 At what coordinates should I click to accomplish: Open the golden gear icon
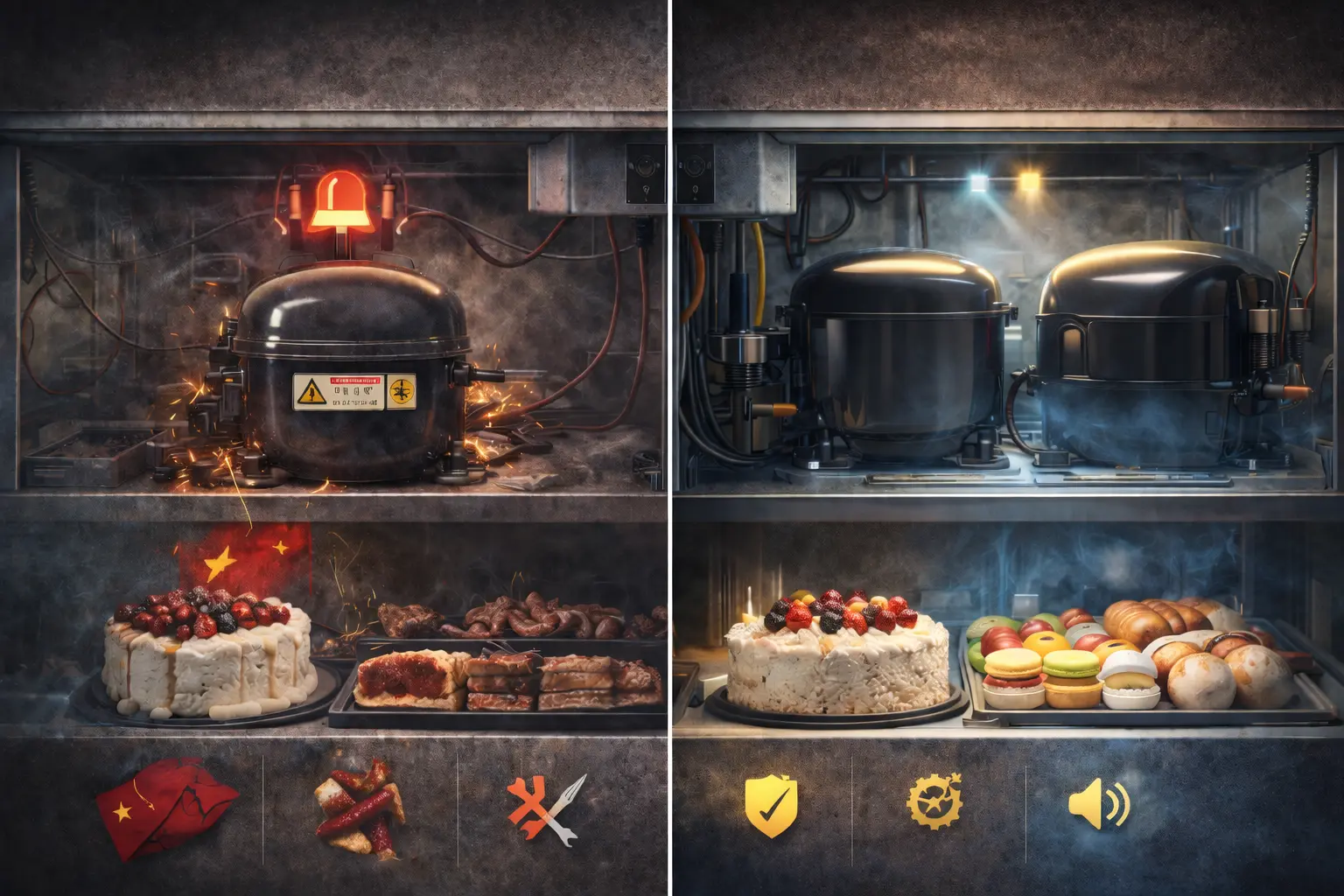(934, 802)
